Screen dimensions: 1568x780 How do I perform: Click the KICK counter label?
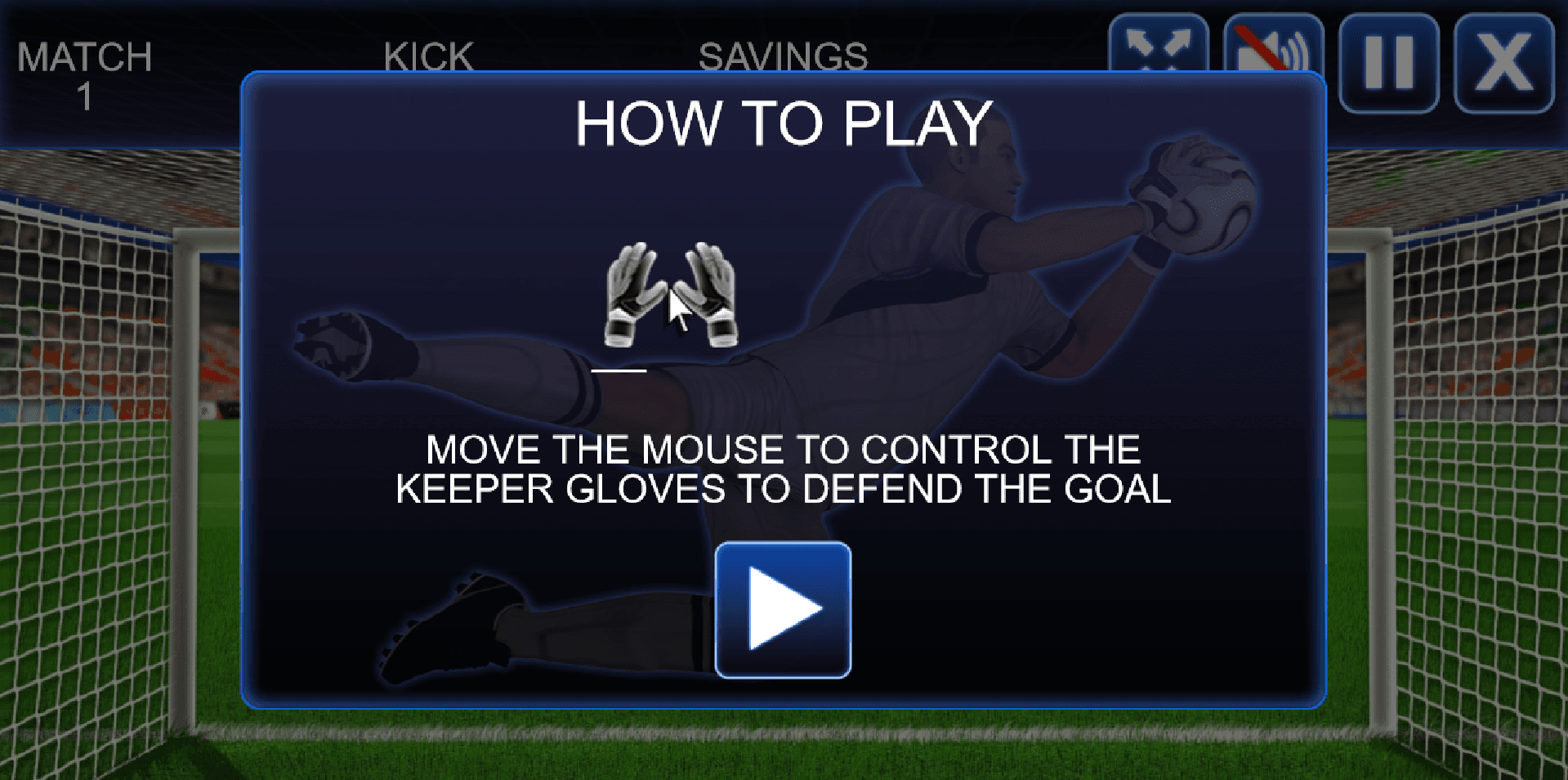(428, 56)
